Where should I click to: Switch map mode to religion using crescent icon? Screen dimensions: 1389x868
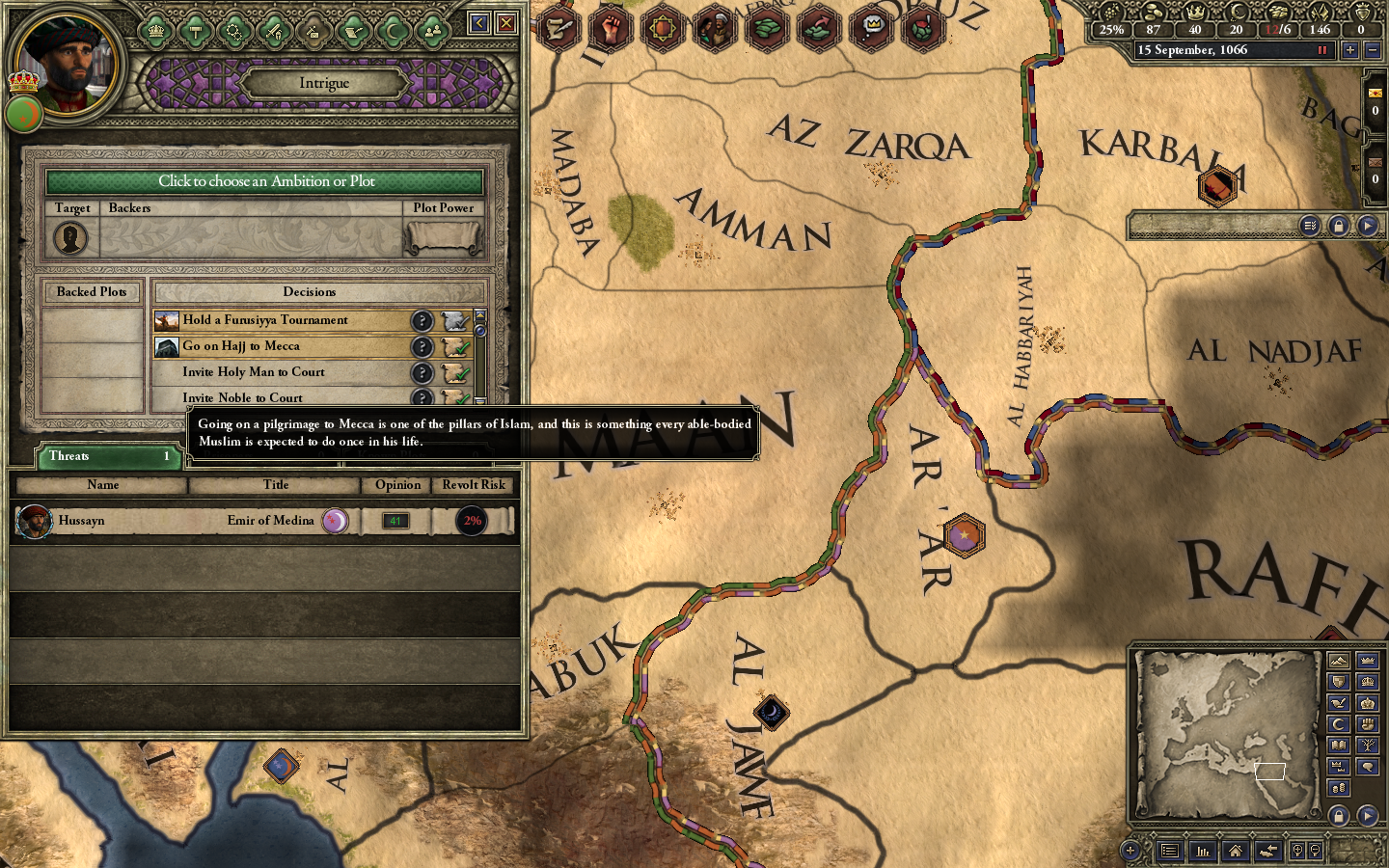pyautogui.click(x=1339, y=724)
